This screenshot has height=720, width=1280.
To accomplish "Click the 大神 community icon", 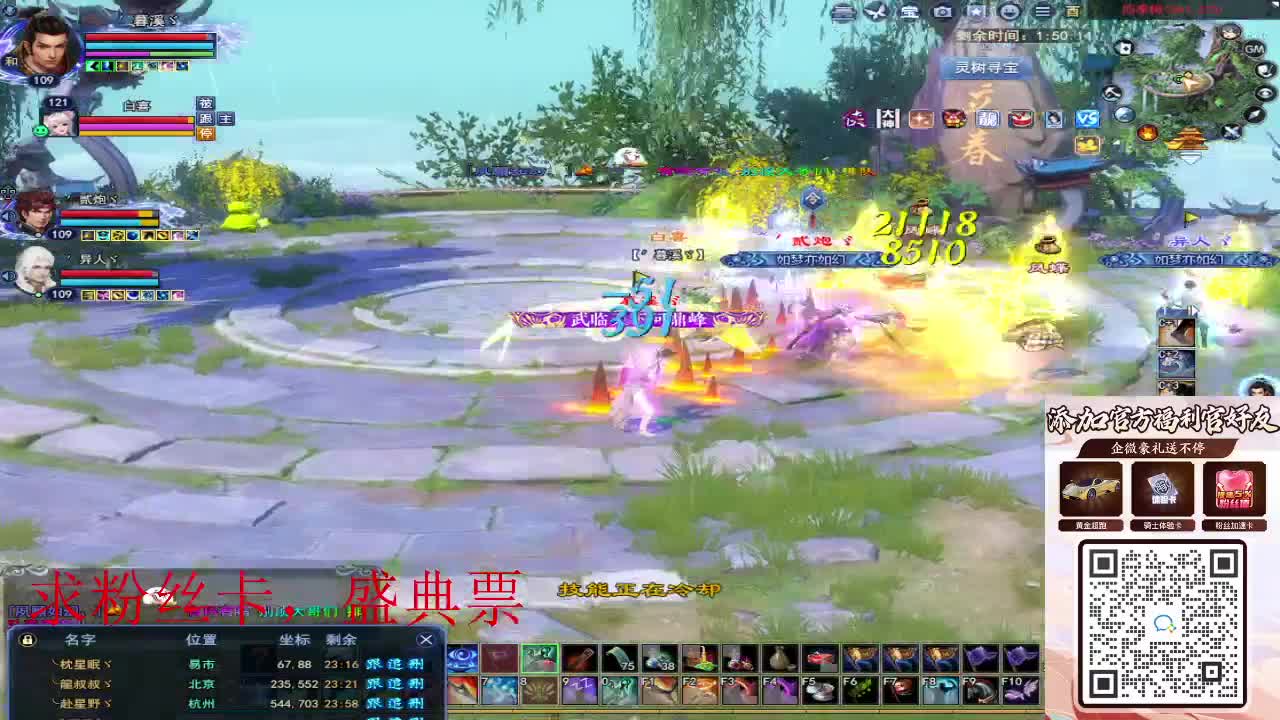I will pyautogui.click(x=888, y=117).
